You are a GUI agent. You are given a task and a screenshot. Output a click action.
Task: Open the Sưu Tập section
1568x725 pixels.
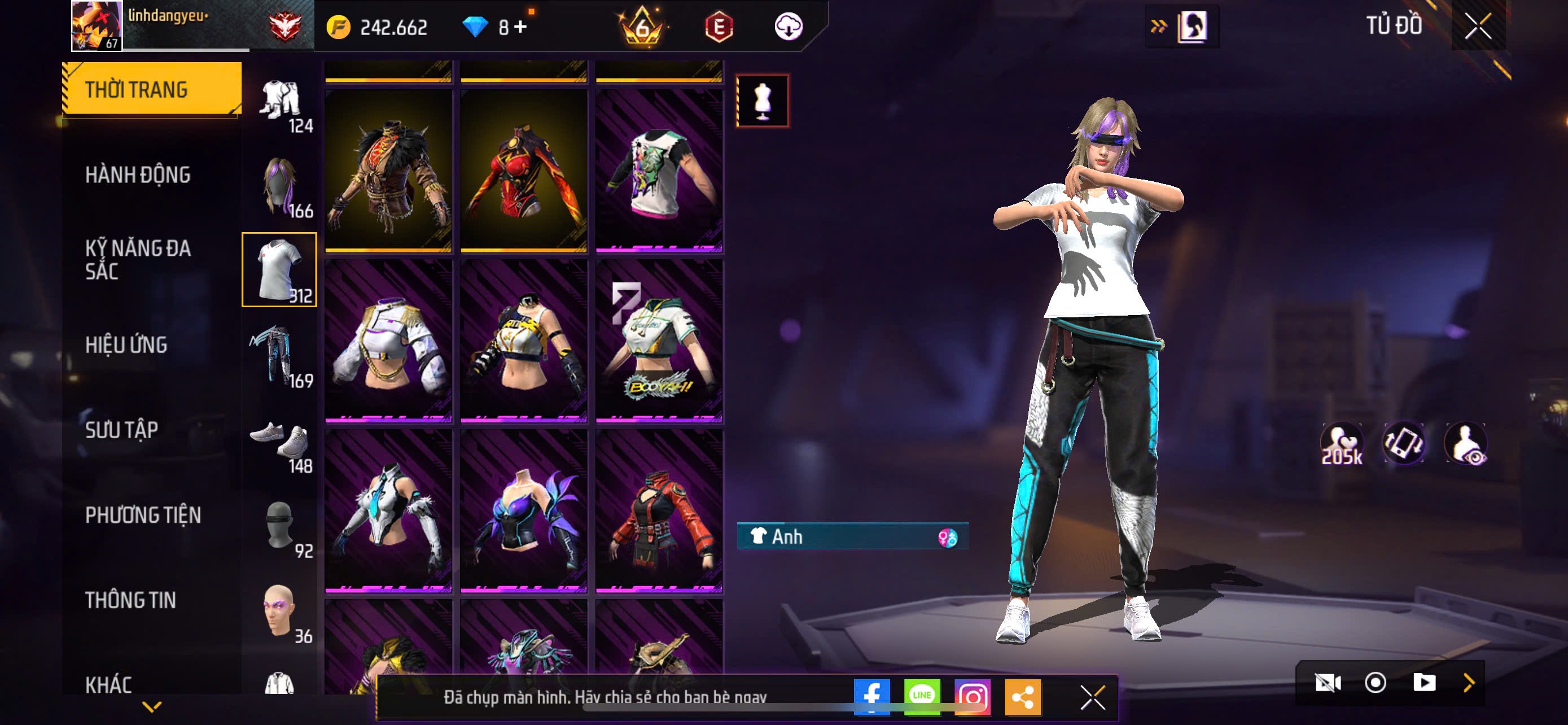[122, 430]
